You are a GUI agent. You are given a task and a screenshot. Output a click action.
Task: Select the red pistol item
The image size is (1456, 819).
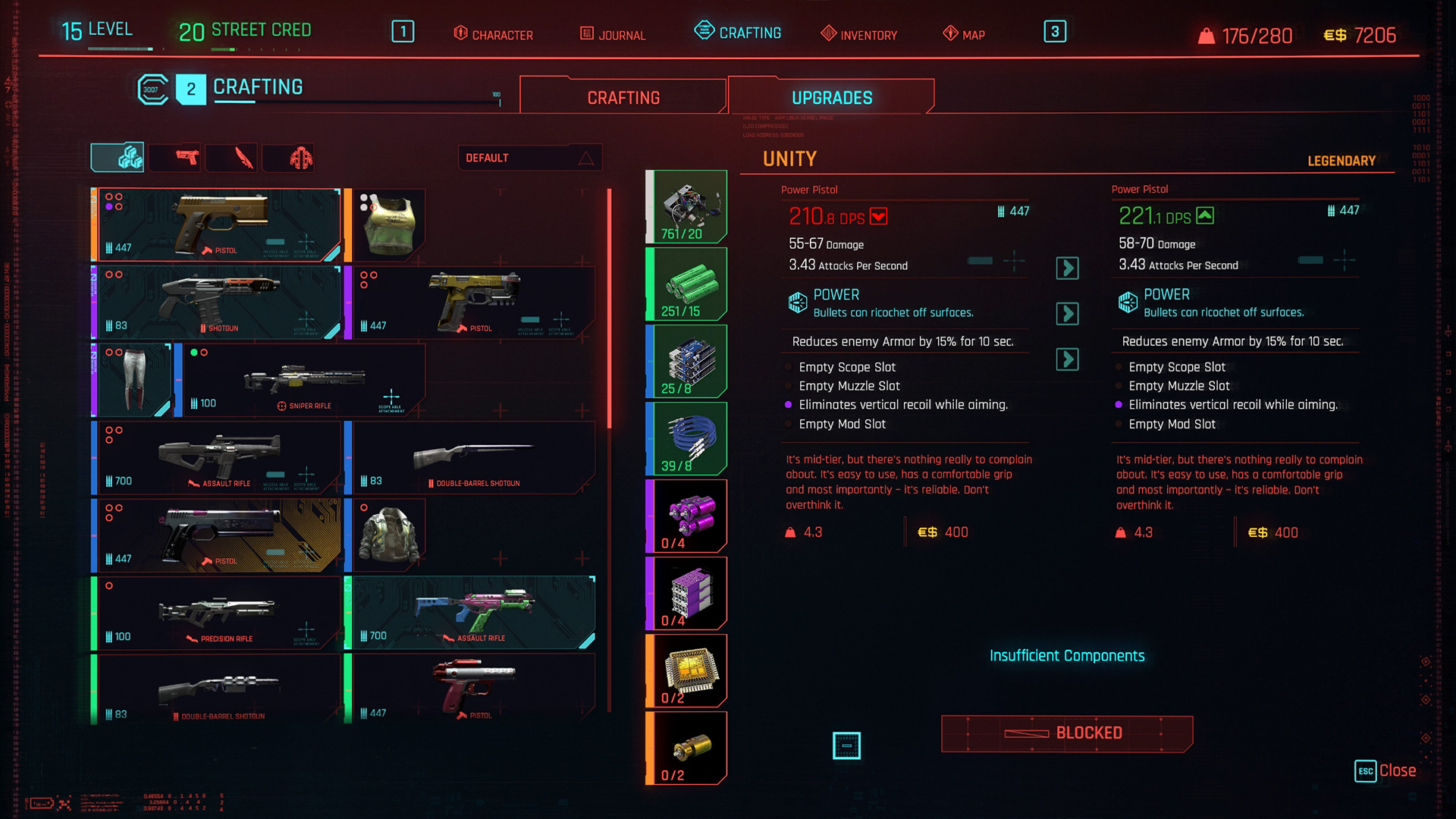(x=472, y=690)
